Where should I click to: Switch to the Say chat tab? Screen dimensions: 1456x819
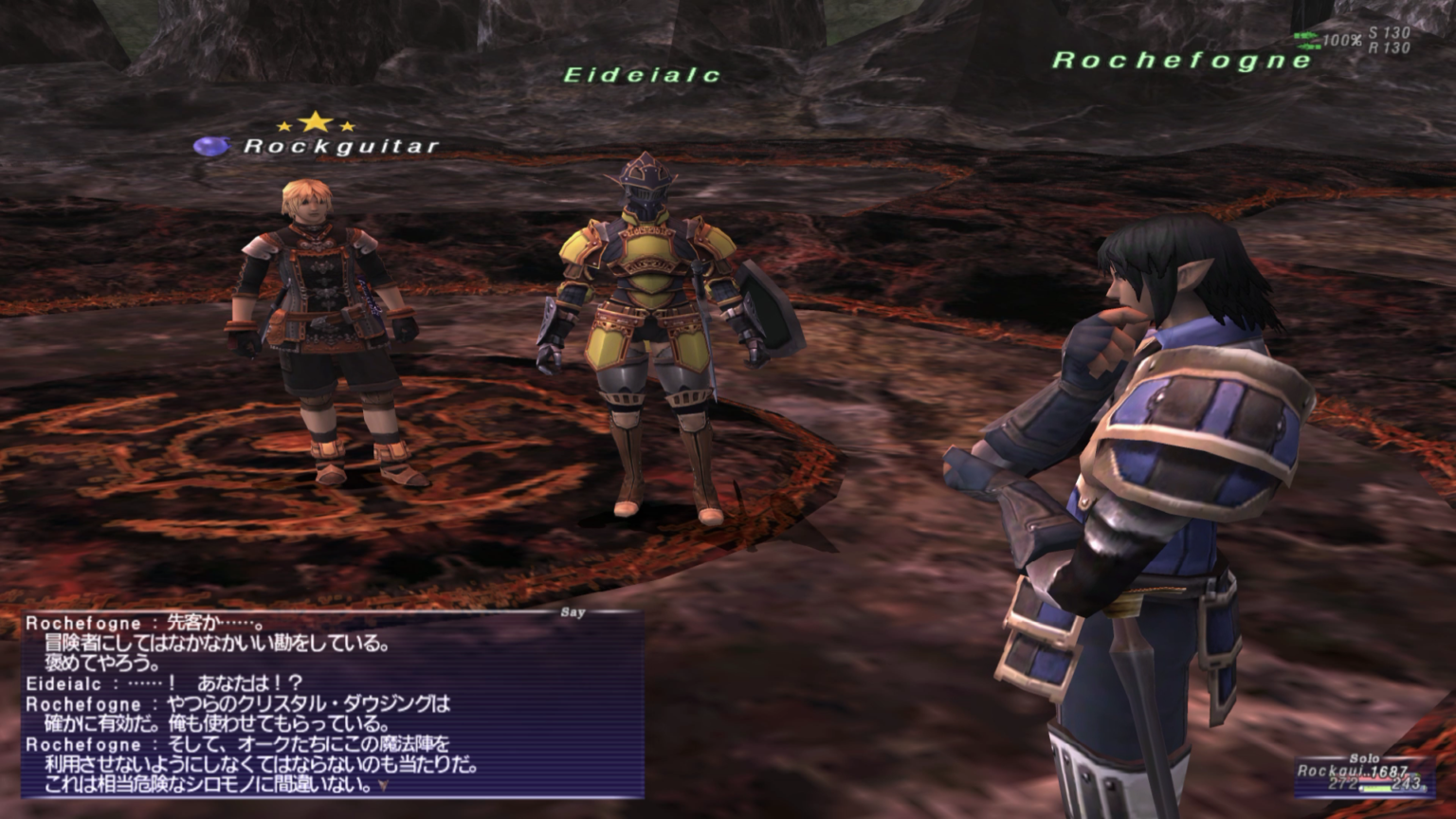click(x=573, y=612)
